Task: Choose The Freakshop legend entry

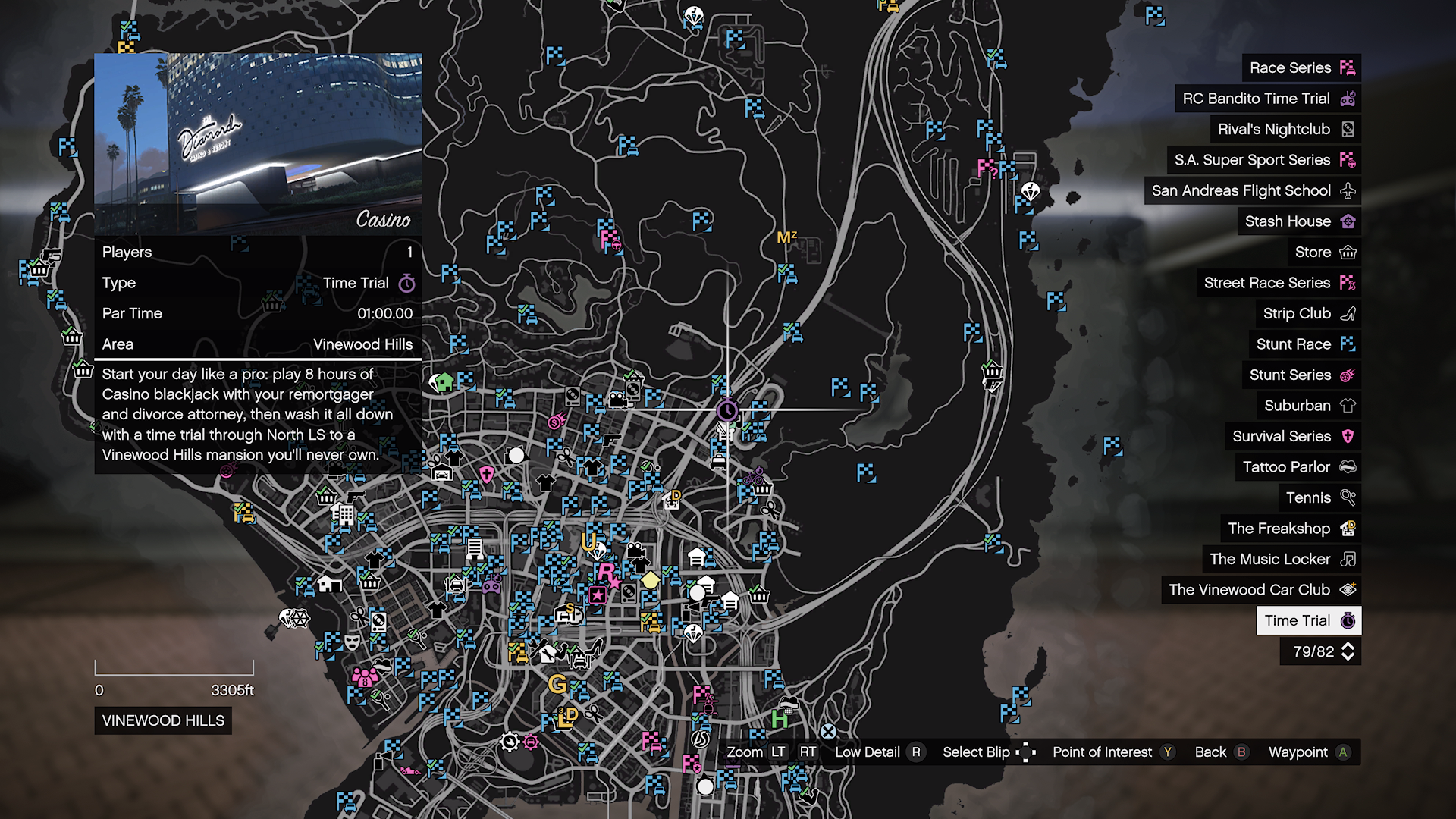Action: [1290, 529]
